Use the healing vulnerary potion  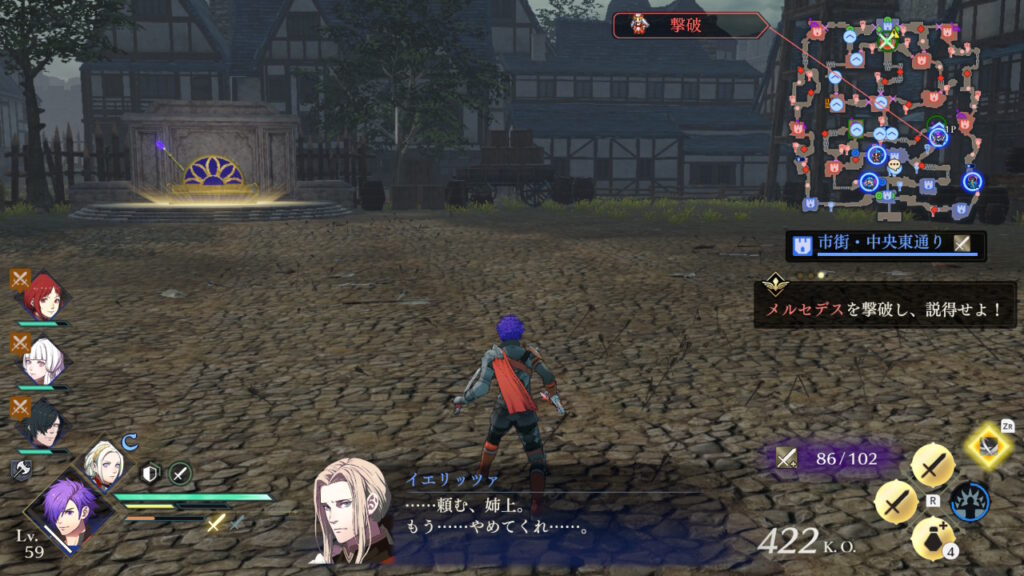pos(931,538)
